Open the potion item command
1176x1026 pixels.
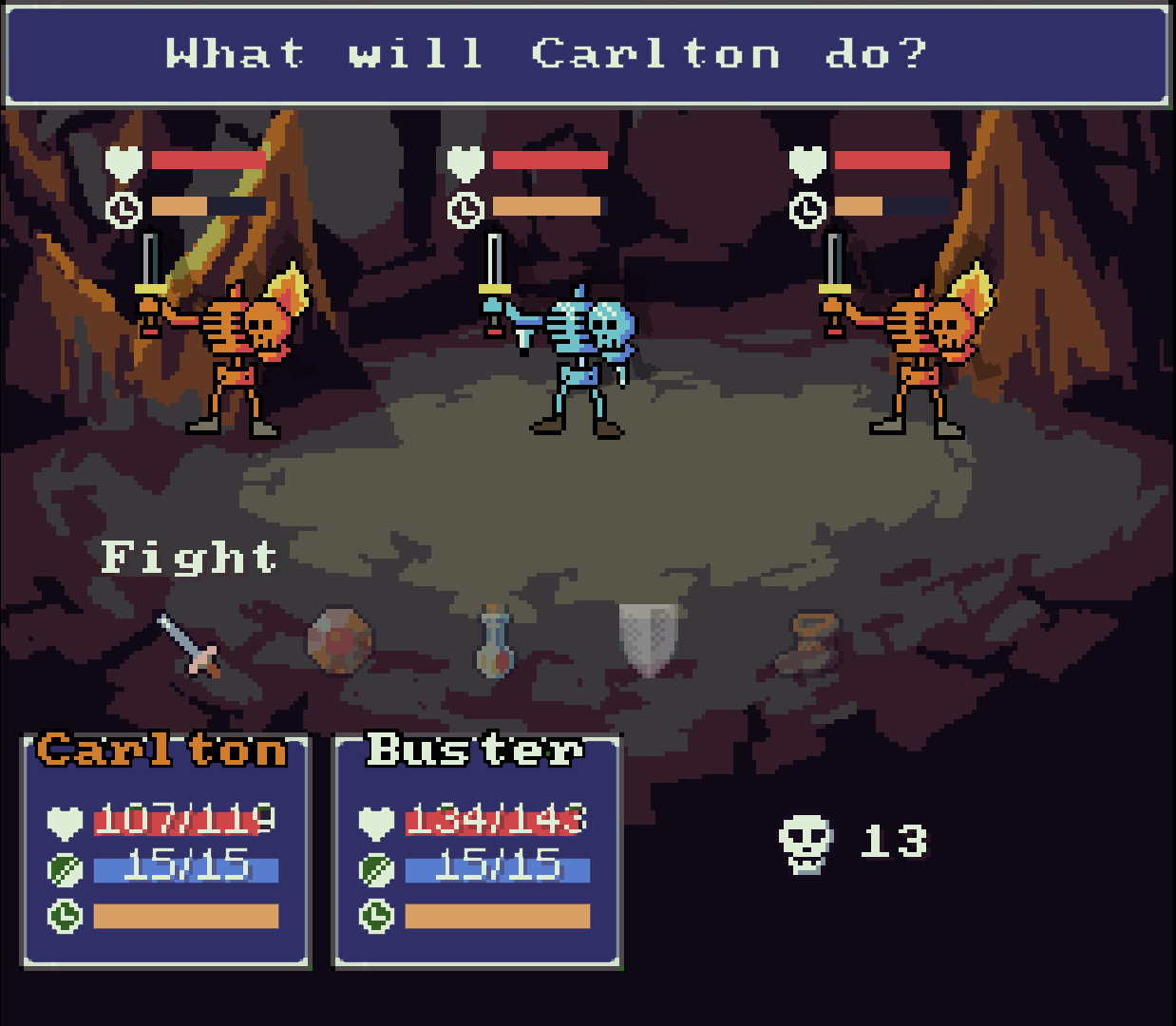click(x=494, y=642)
